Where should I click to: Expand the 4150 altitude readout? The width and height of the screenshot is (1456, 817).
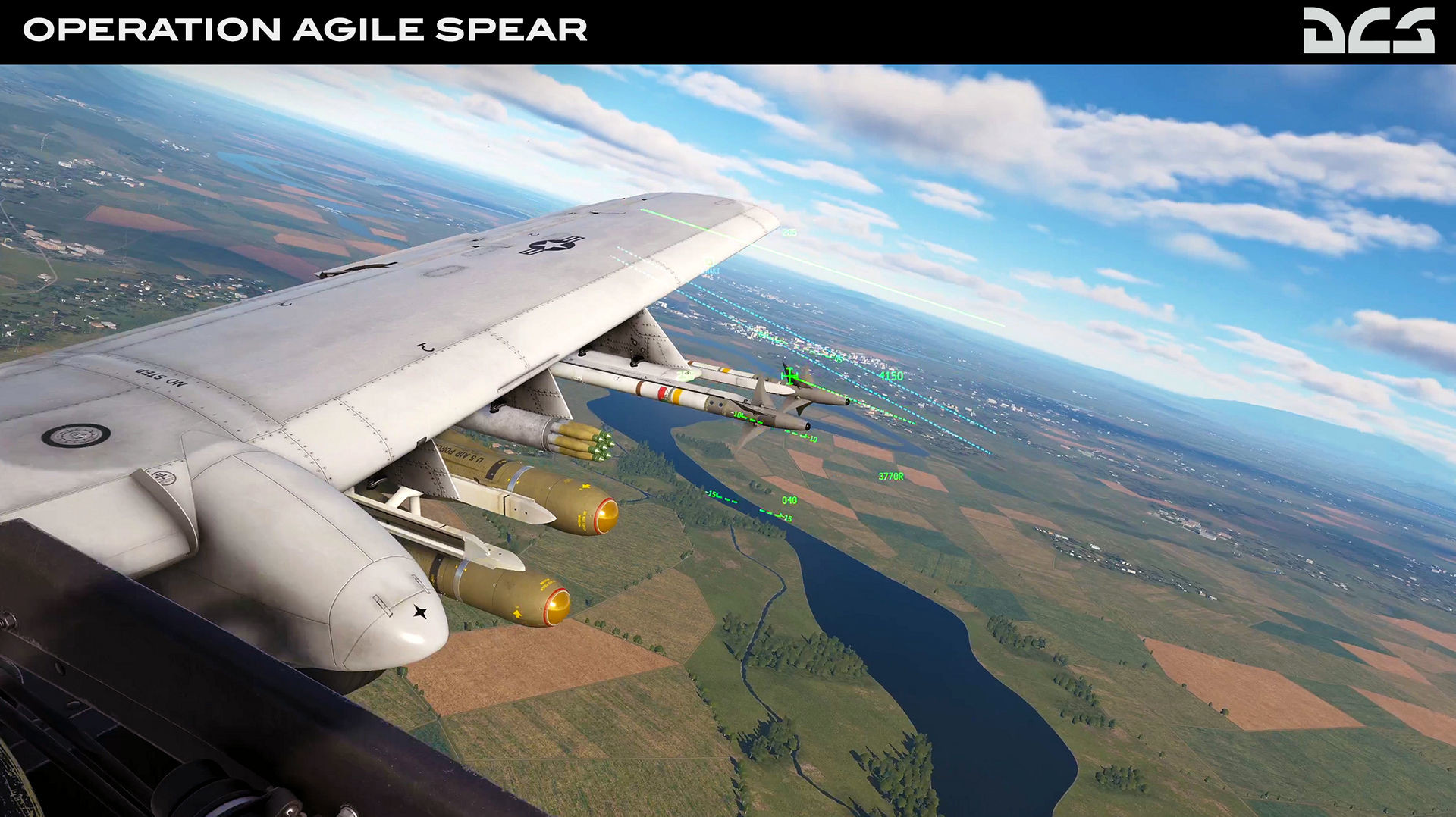pos(893,374)
